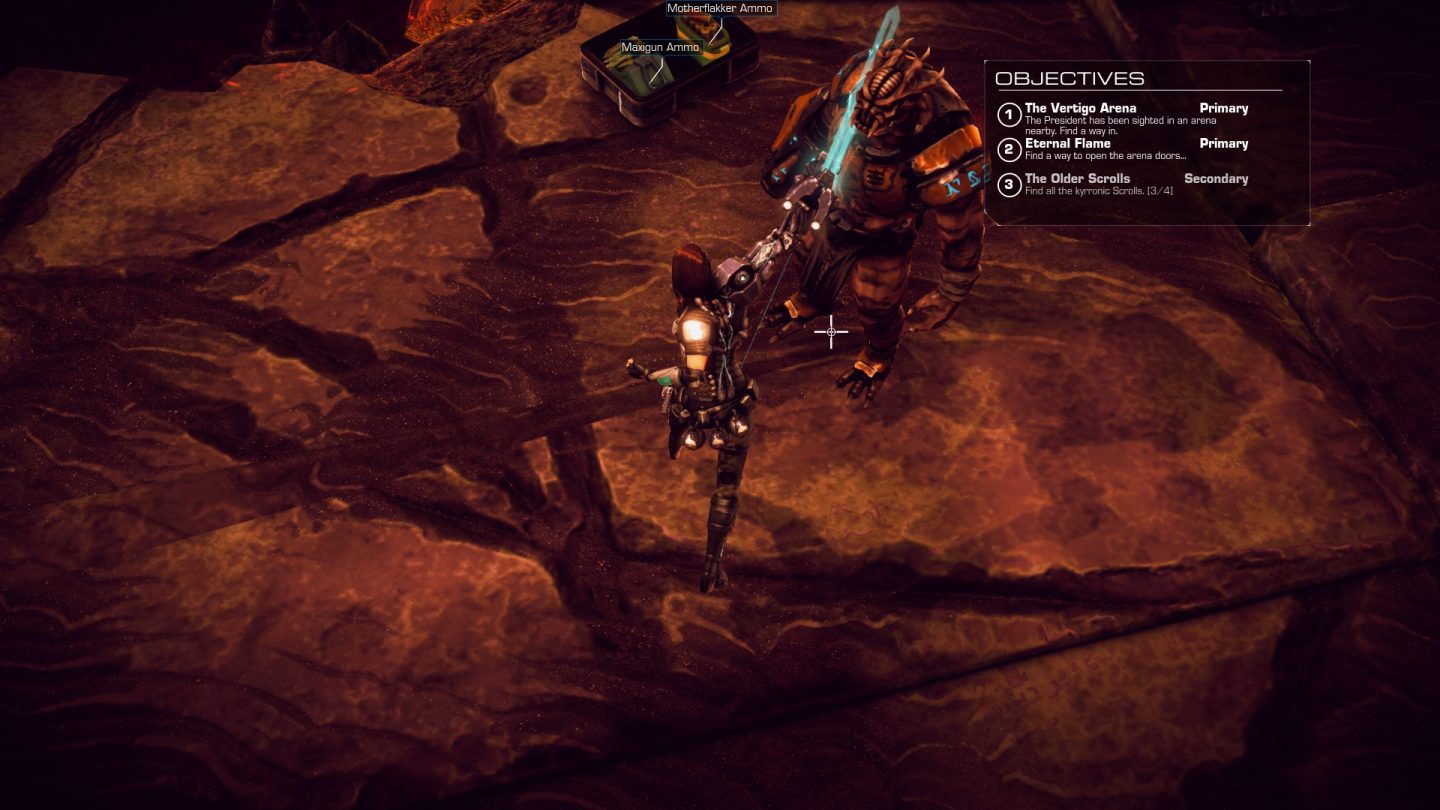Viewport: 1440px width, 810px height.
Task: Pick up the Motherflakker Ammo label
Action: 720,8
